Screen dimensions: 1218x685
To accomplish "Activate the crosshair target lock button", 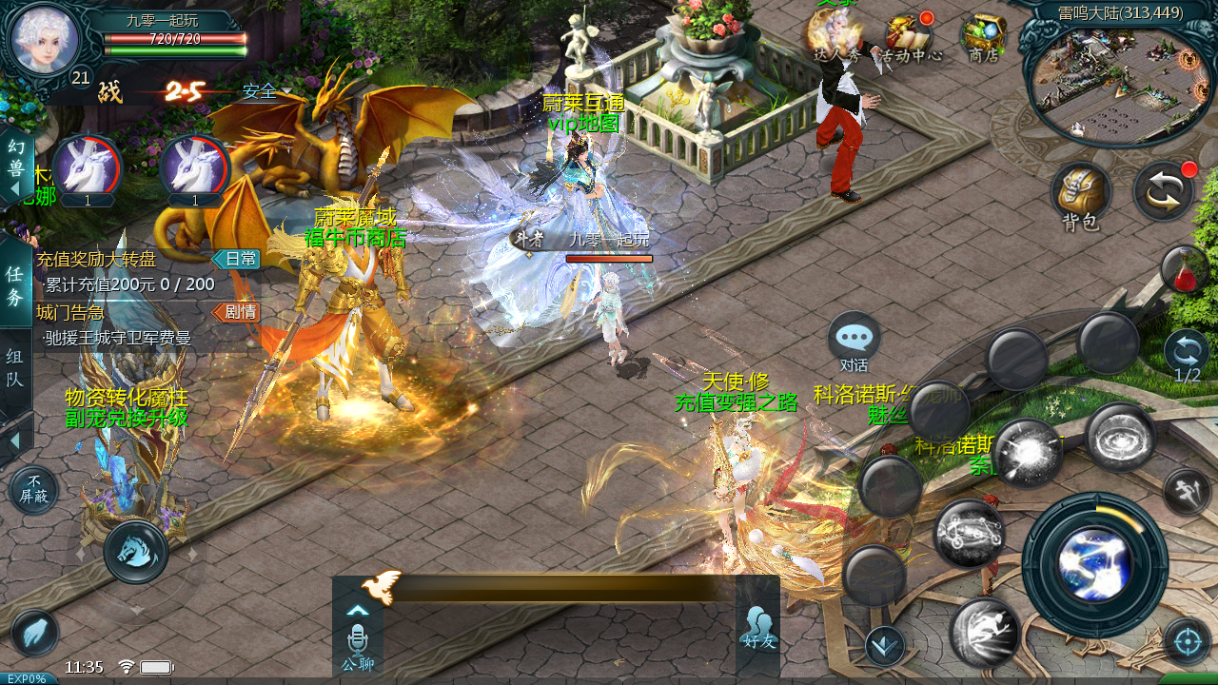I will click(1187, 641).
